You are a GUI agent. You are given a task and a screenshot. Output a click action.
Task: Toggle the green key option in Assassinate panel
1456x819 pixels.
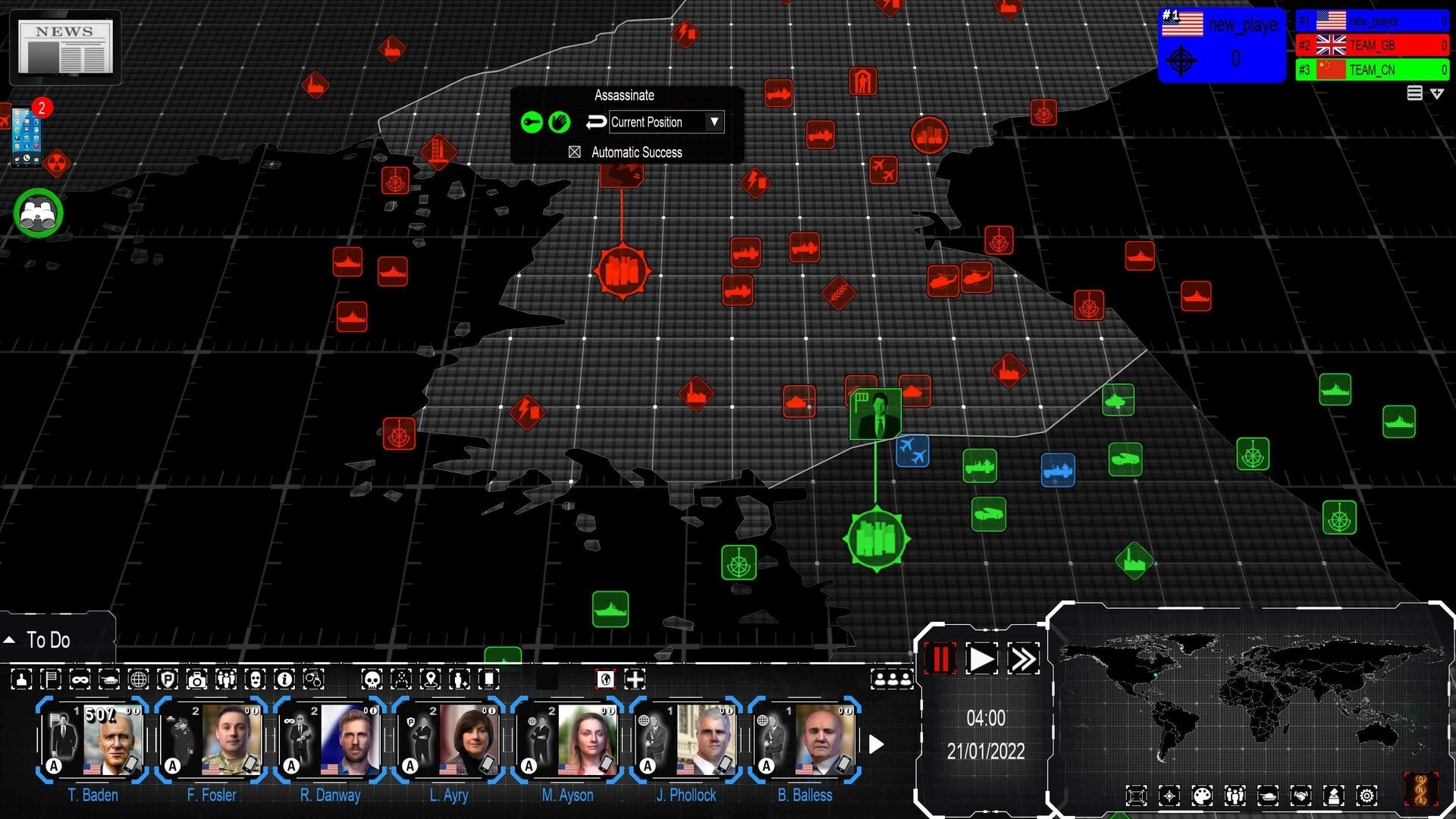(532, 122)
